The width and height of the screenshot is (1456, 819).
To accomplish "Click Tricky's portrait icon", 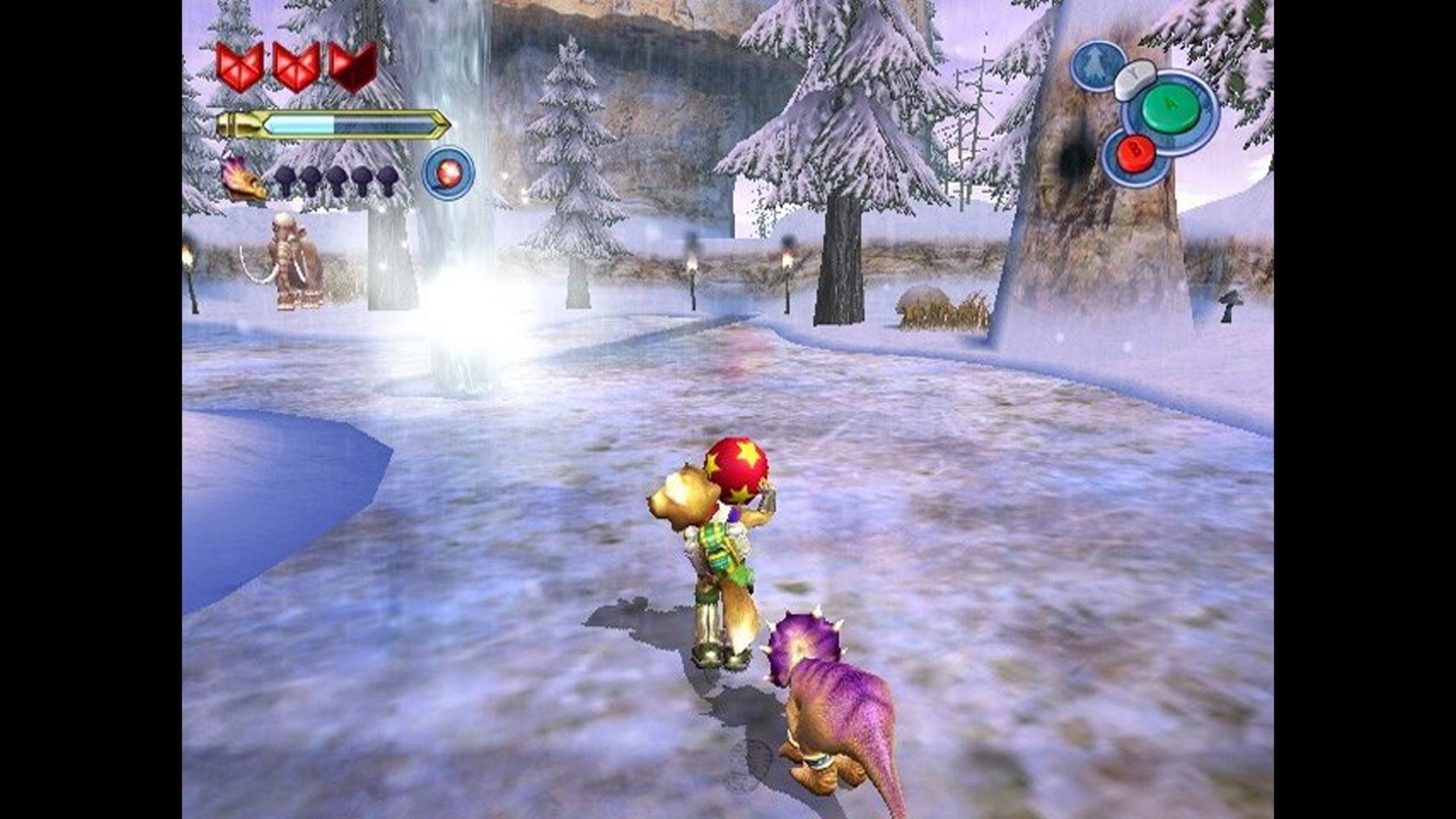I will pyautogui.click(x=242, y=178).
